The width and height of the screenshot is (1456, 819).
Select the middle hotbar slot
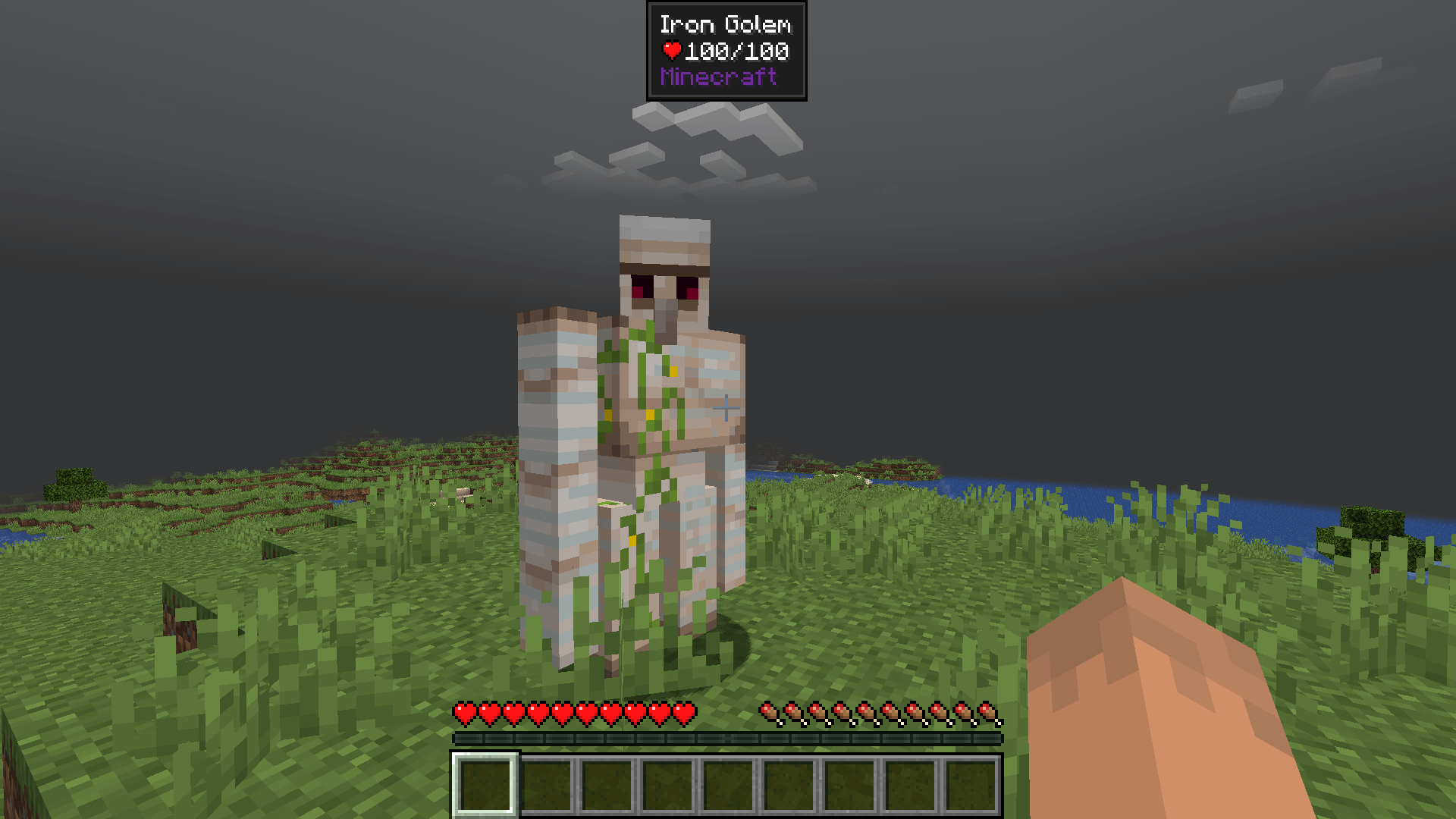(x=730, y=783)
